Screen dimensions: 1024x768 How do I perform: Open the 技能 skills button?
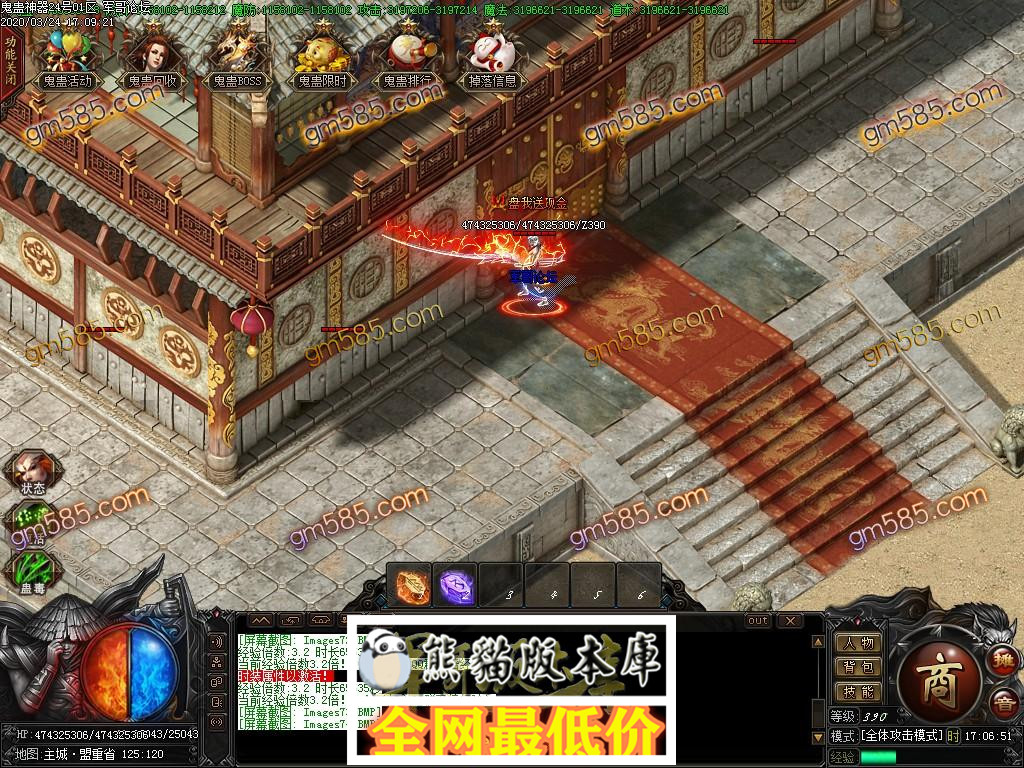858,691
